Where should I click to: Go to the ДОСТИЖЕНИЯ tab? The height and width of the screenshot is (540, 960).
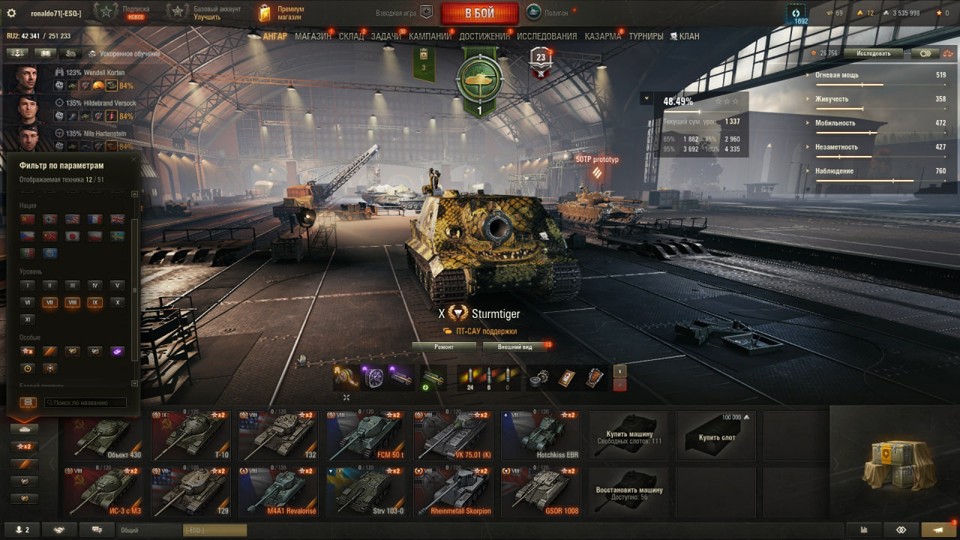(485, 37)
